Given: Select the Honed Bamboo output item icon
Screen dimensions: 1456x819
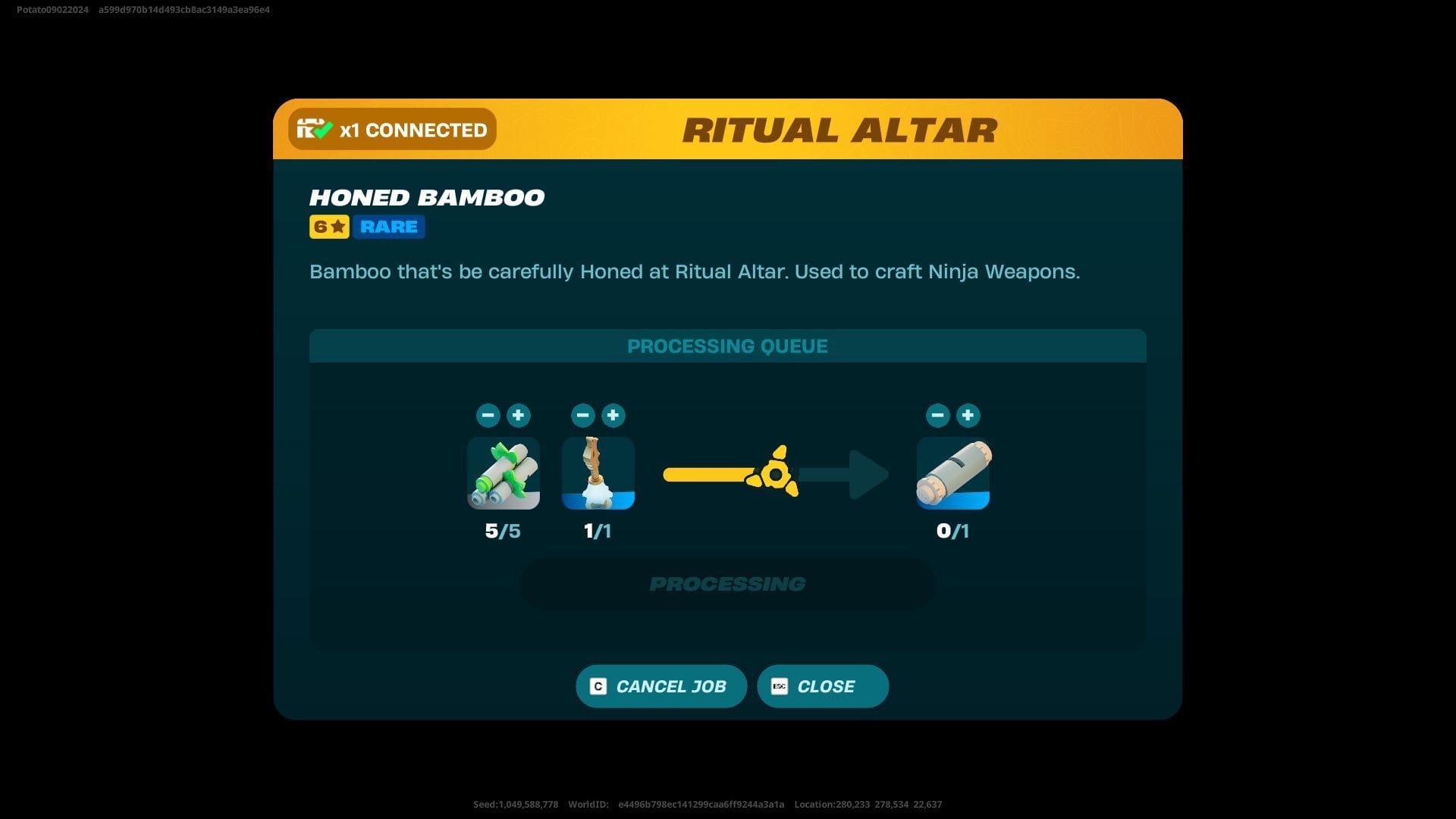Looking at the screenshot, I should coord(952,472).
